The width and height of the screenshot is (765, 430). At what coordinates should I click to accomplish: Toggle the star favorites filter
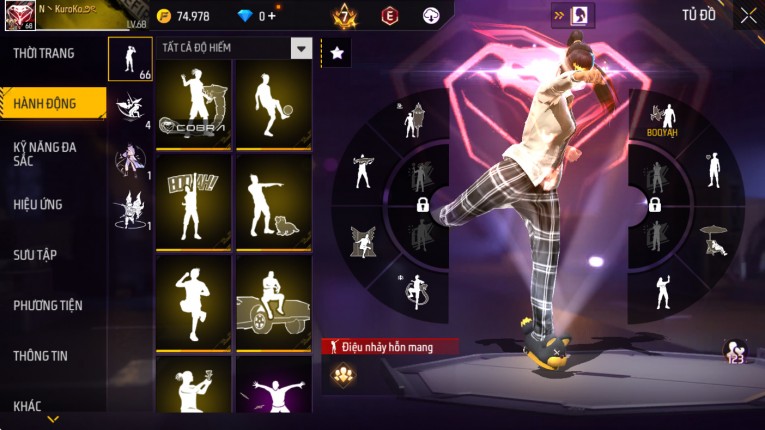point(337,53)
